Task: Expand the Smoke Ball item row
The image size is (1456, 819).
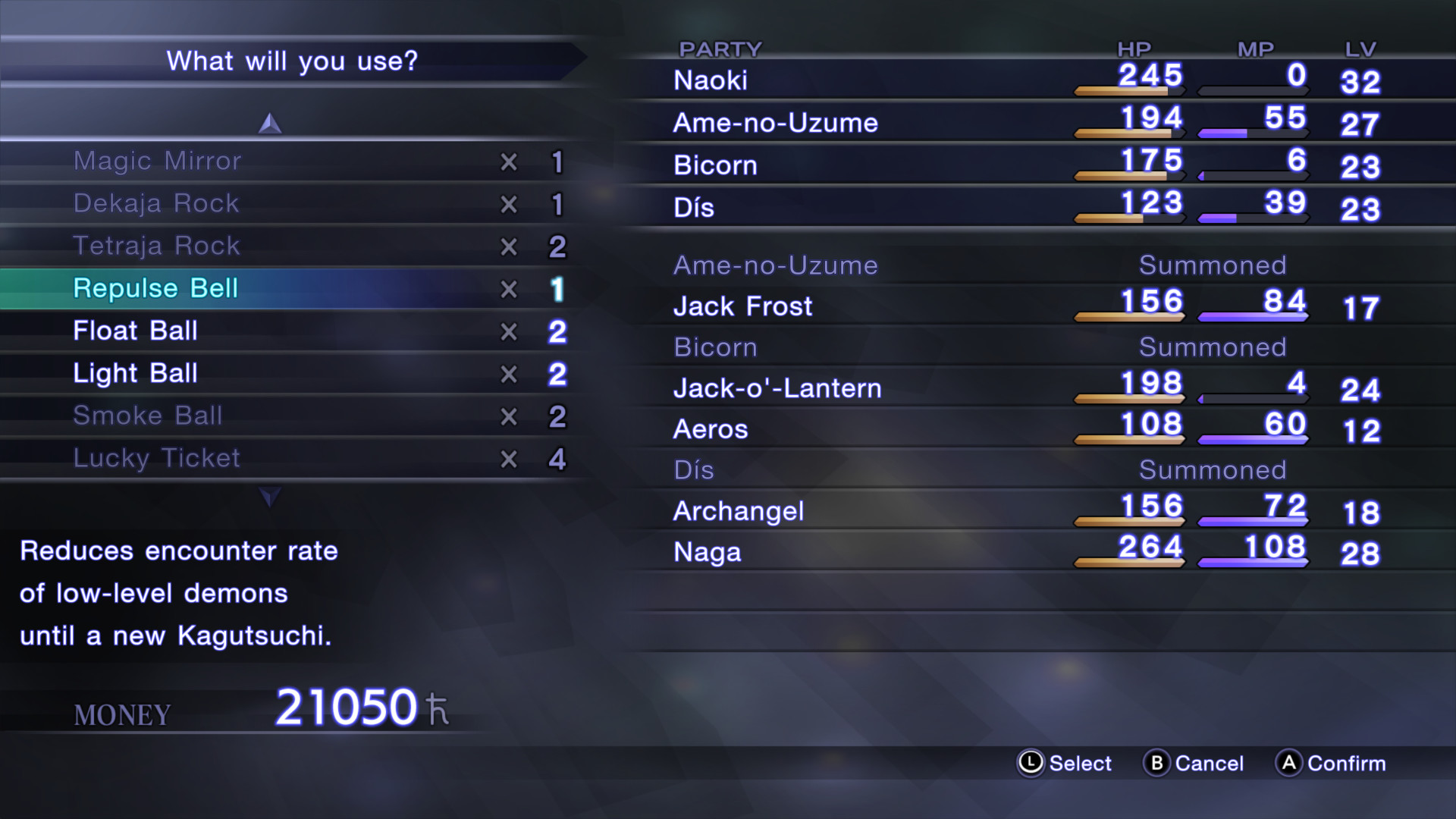Action: click(x=148, y=416)
